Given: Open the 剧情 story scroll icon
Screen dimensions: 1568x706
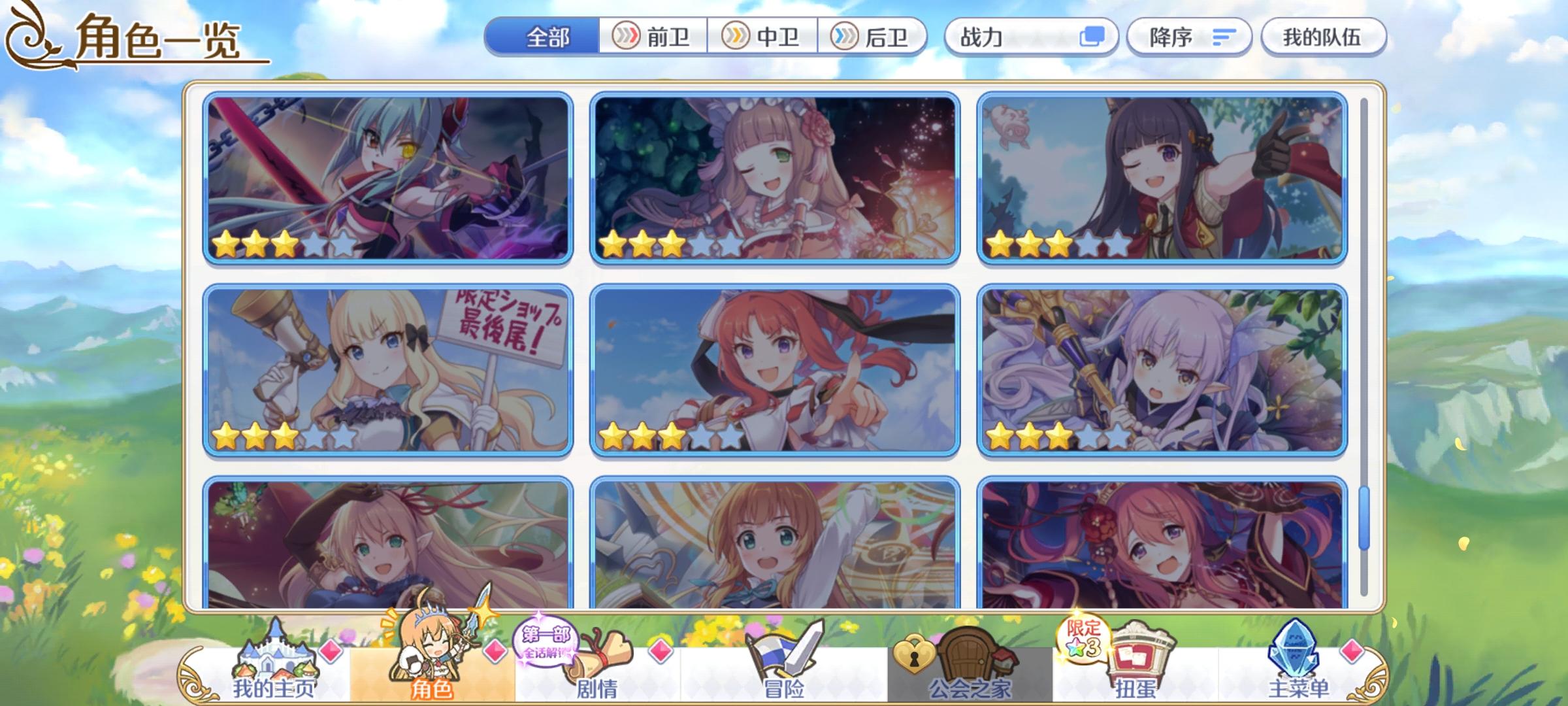Looking at the screenshot, I should [x=602, y=660].
